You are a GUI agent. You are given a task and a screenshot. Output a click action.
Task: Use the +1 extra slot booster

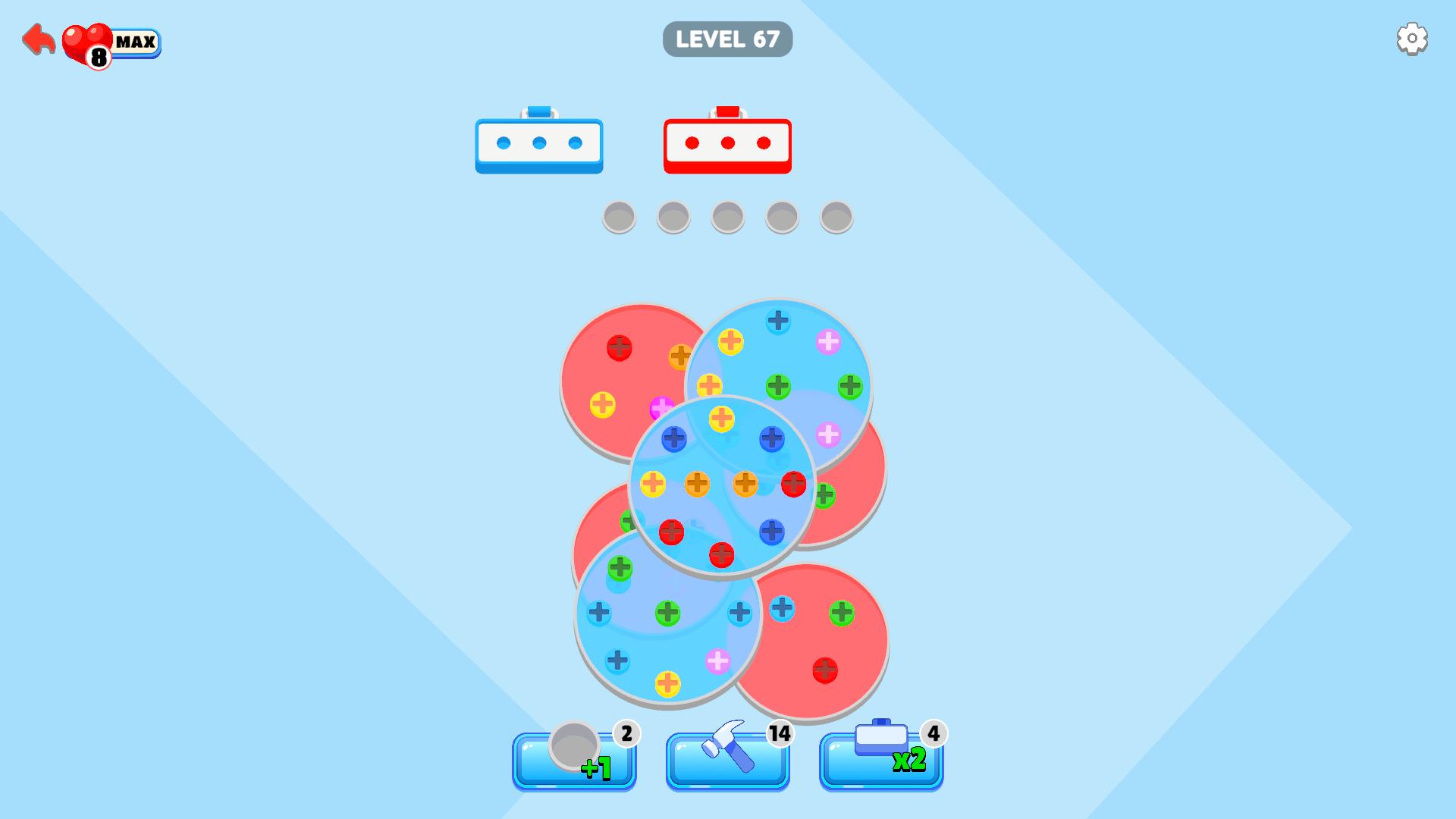(x=574, y=761)
